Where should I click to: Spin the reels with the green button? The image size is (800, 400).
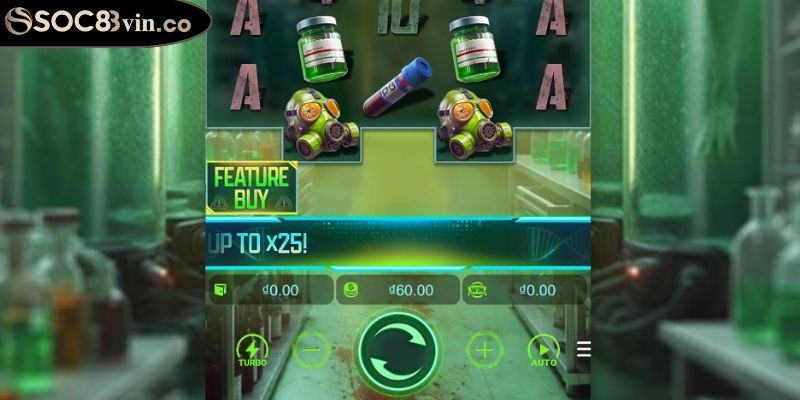398,351
